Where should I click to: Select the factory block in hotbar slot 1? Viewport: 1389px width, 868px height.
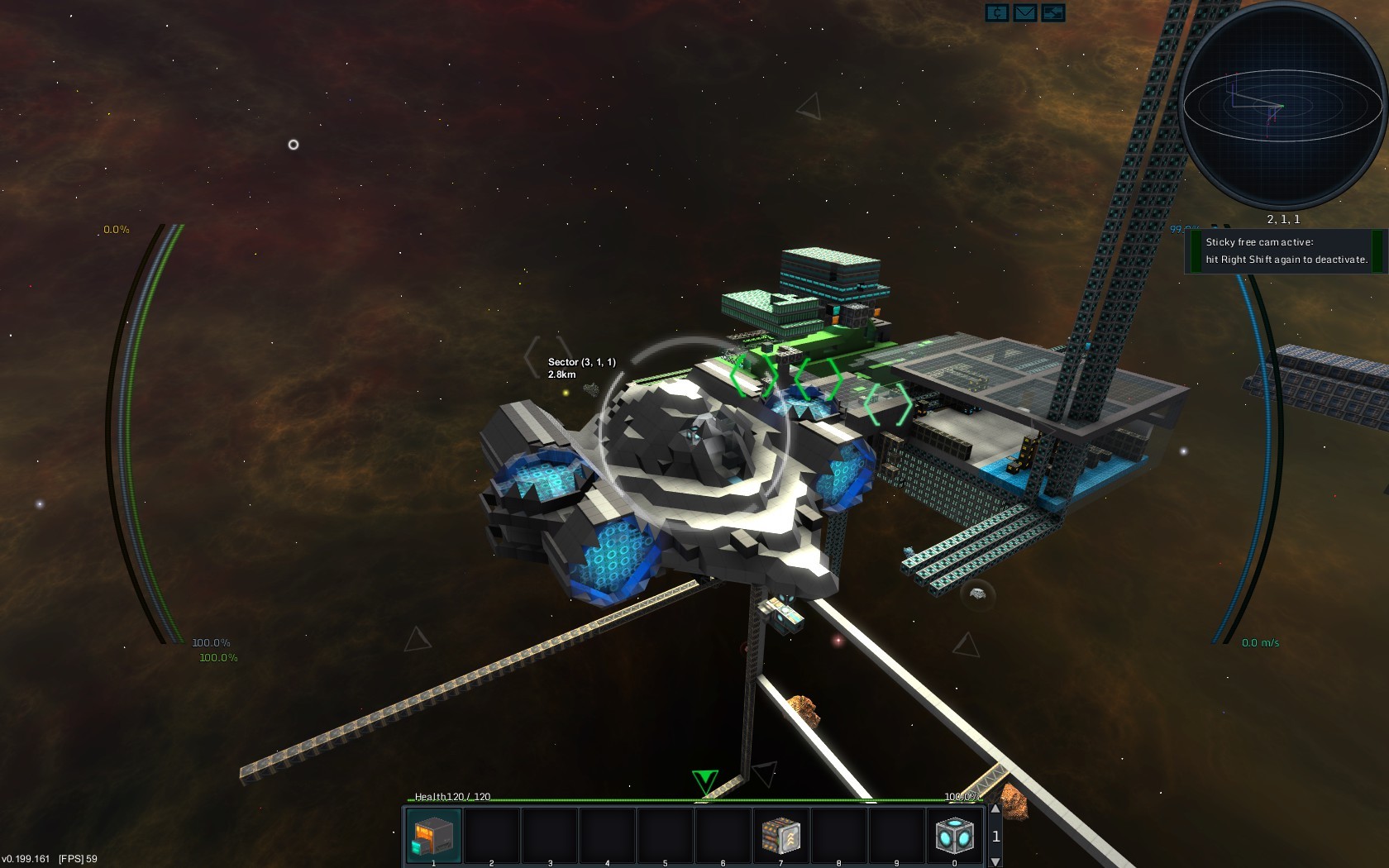pyautogui.click(x=433, y=836)
